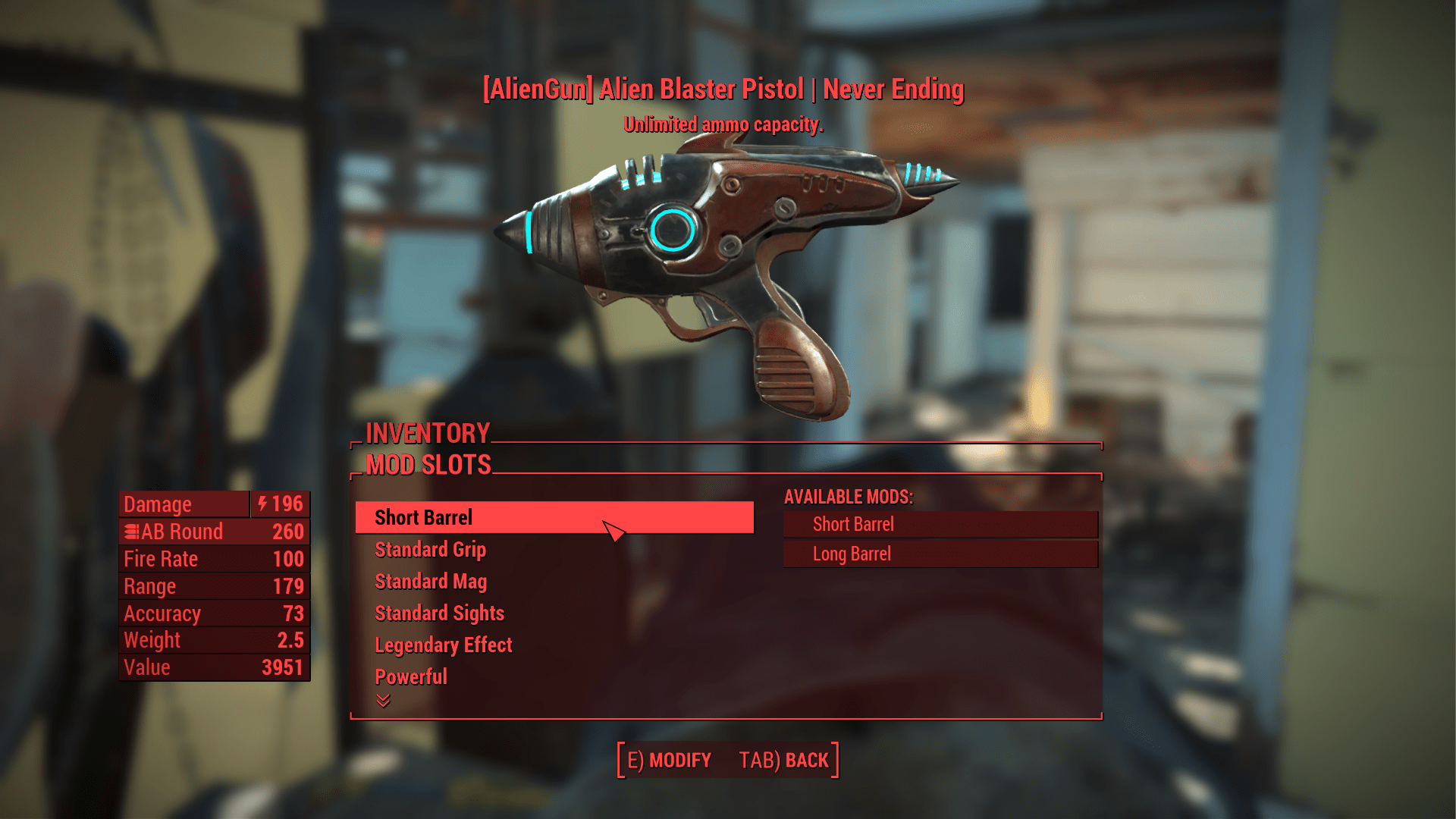The width and height of the screenshot is (1456, 819).
Task: Click the AB Round ammo type icon
Action: 133,531
